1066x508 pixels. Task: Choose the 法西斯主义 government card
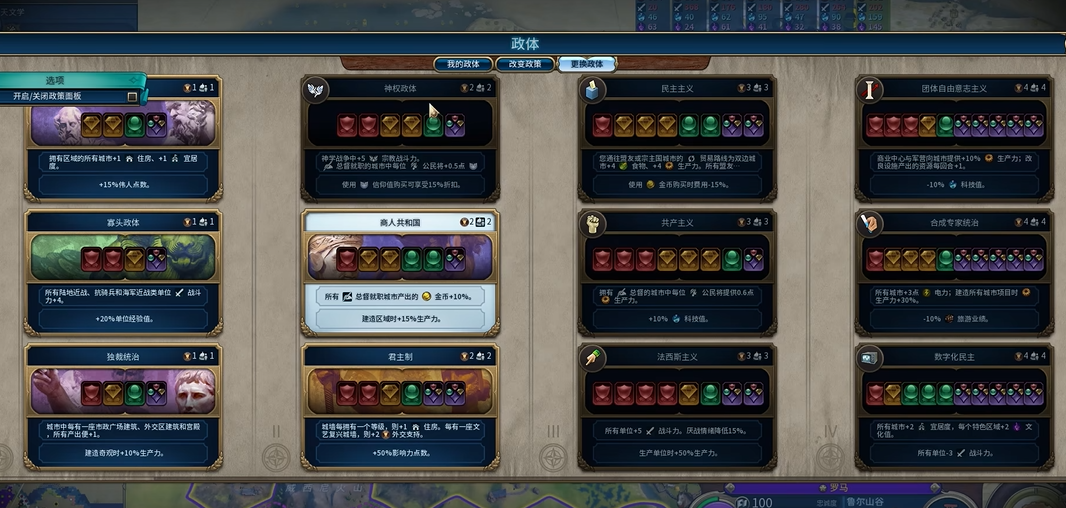(x=677, y=407)
